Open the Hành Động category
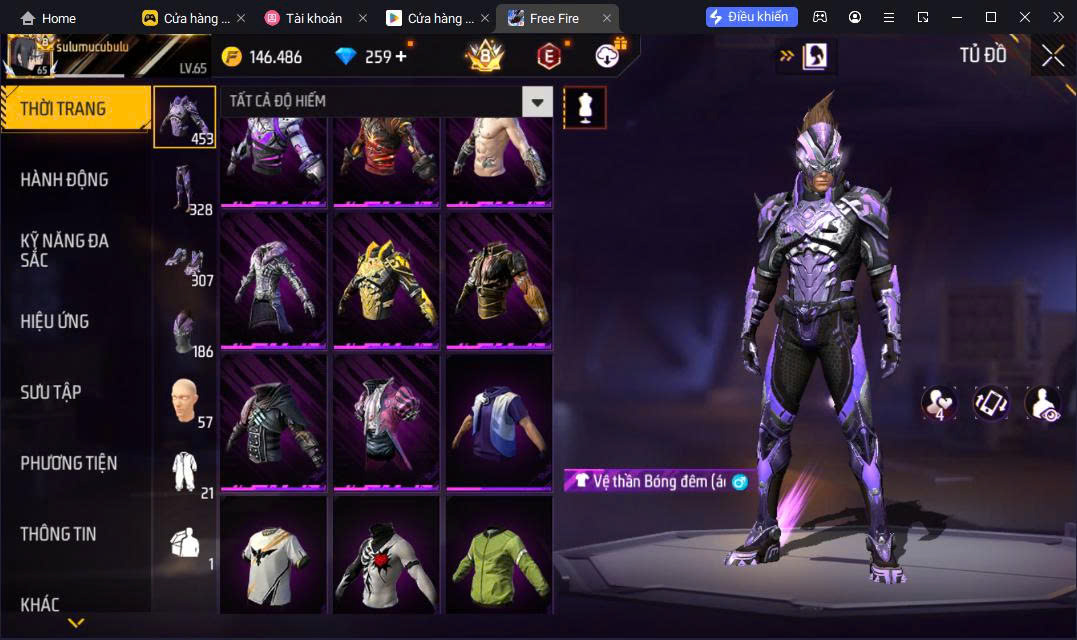 click(x=65, y=180)
